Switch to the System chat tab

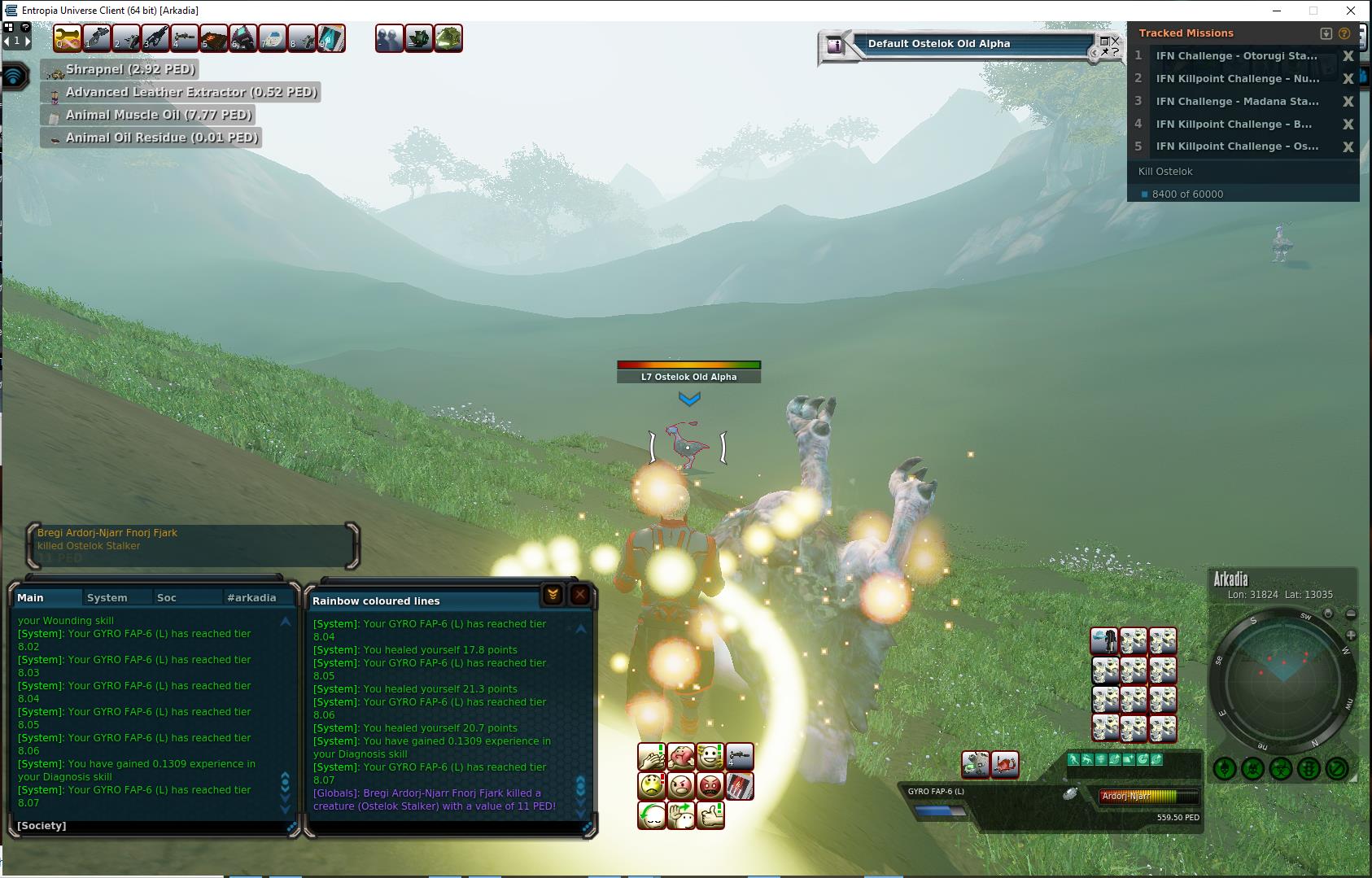[107, 597]
